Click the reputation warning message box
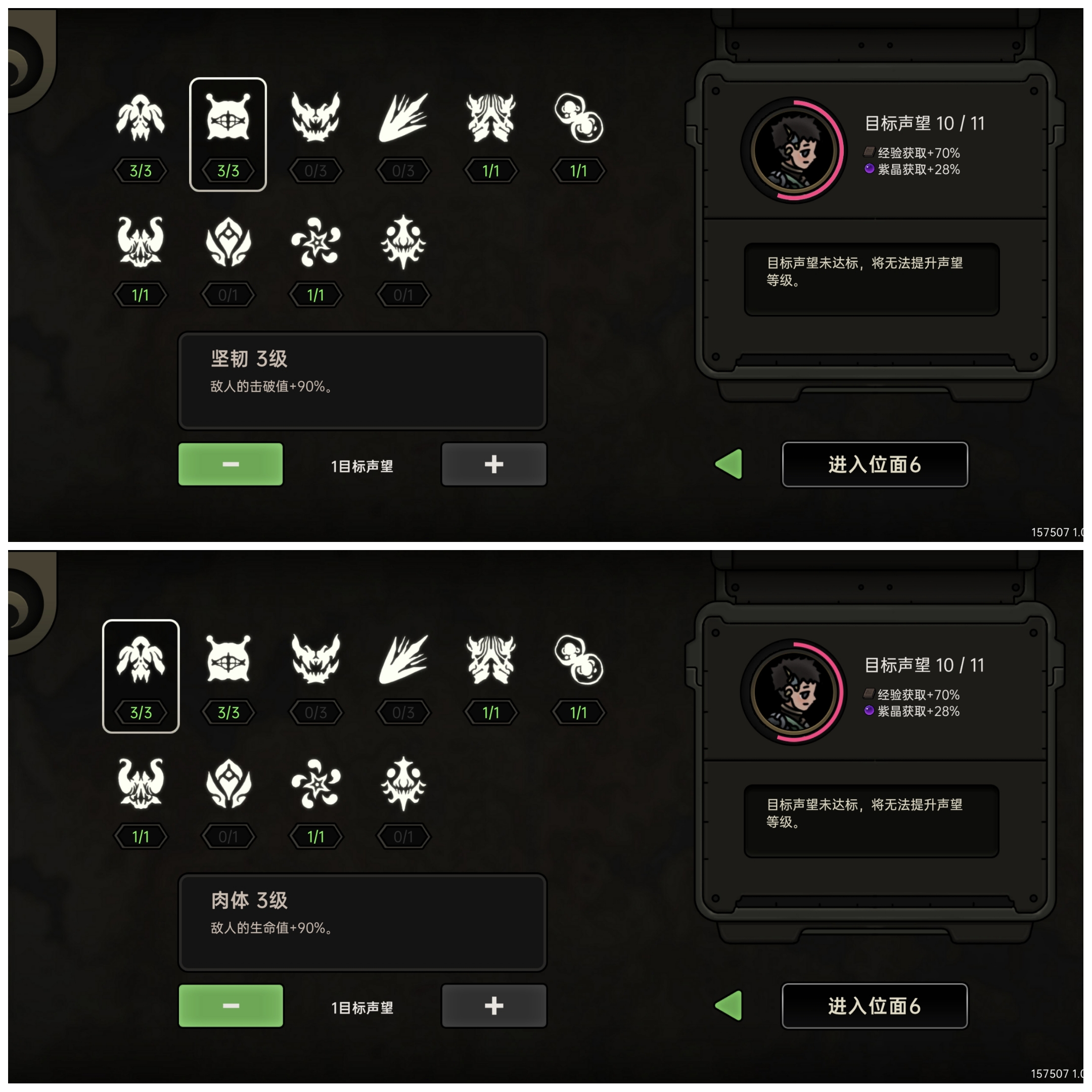Screen dimensions: 1092x1092 (872, 278)
